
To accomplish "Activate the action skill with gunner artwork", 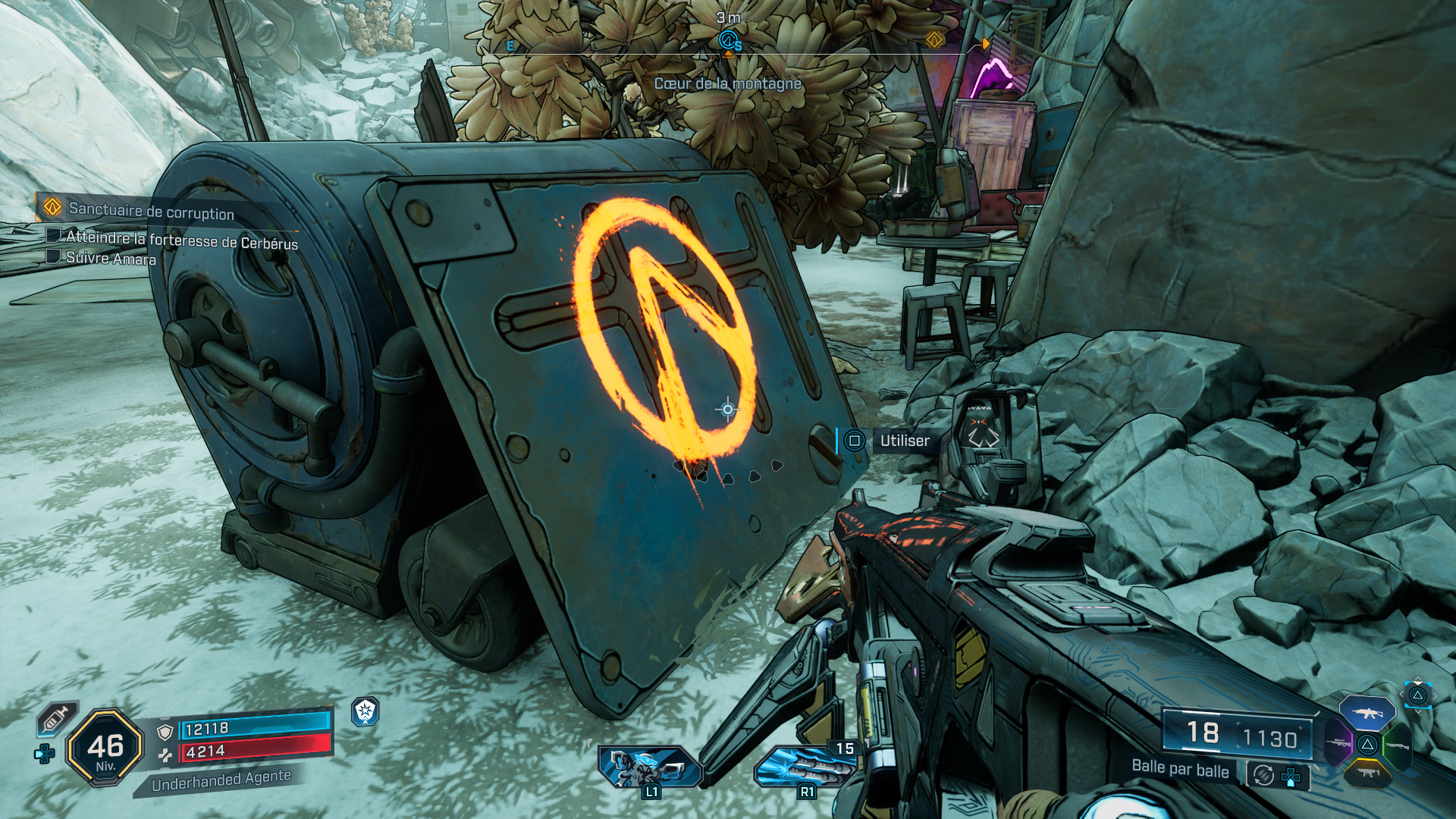I will (651, 766).
